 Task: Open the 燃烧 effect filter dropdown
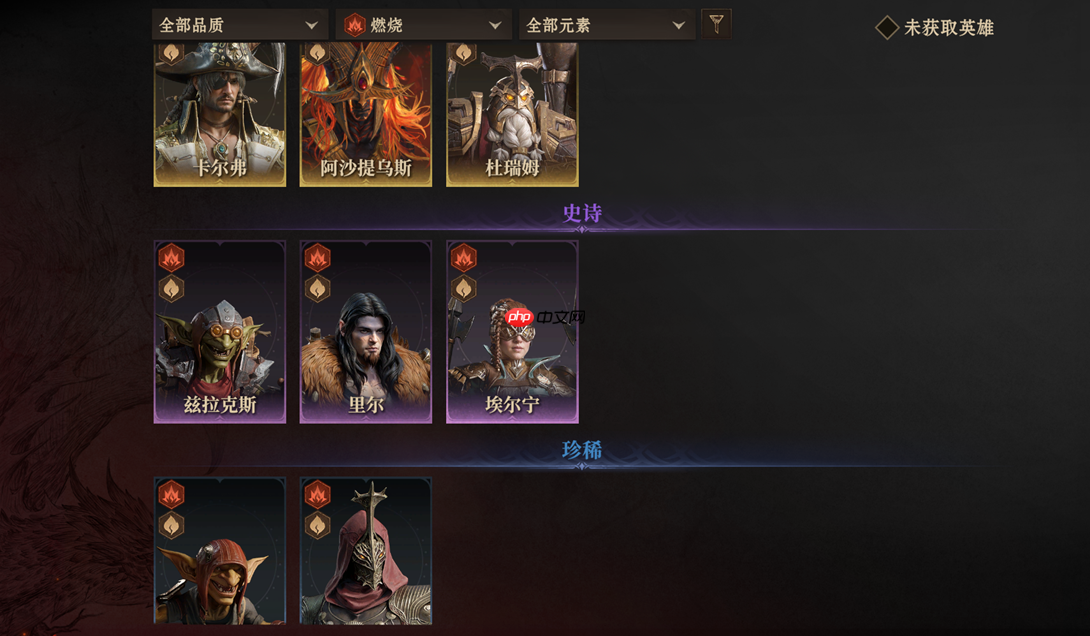(424, 25)
